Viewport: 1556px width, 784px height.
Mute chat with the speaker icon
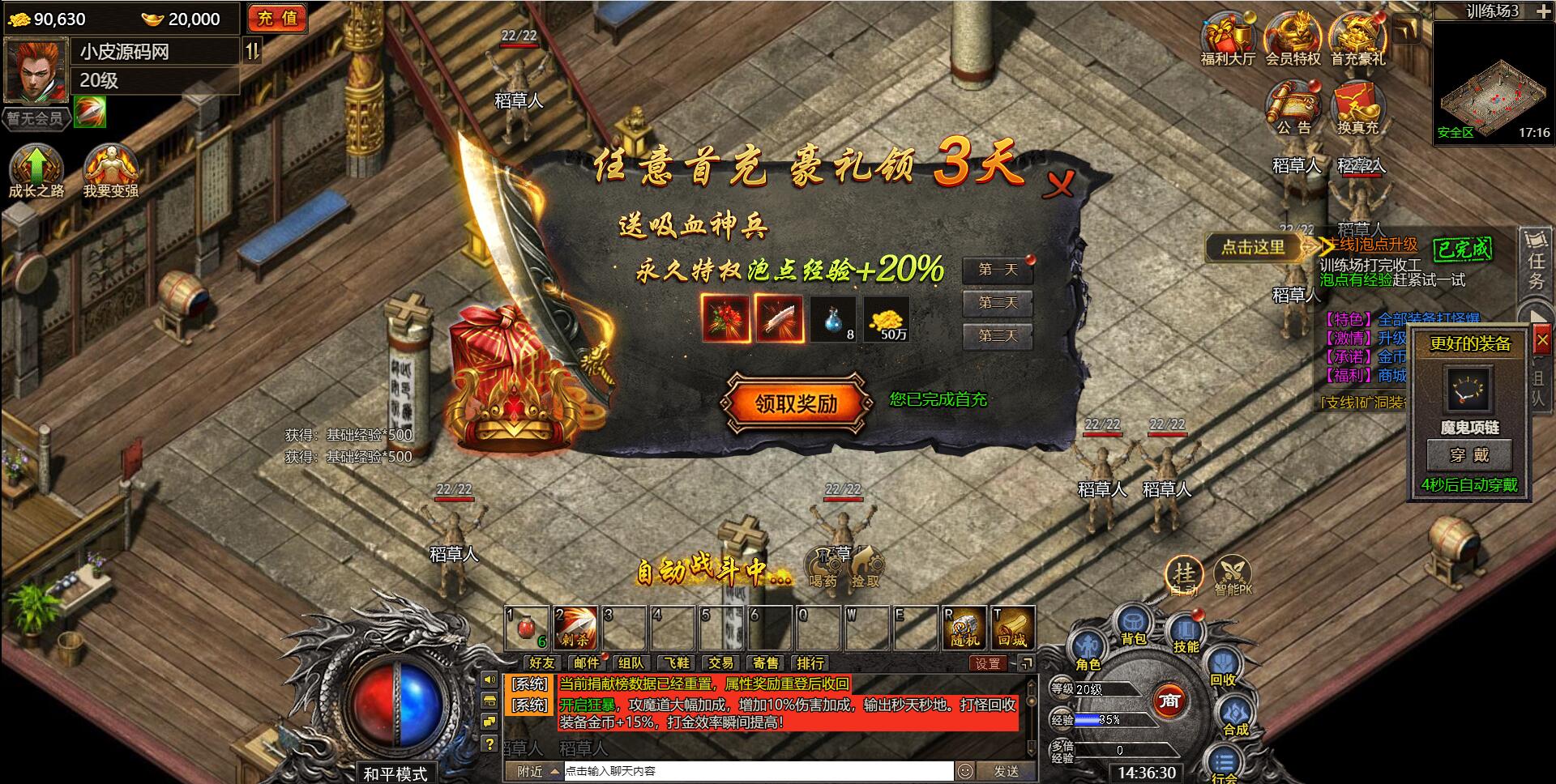coord(489,679)
